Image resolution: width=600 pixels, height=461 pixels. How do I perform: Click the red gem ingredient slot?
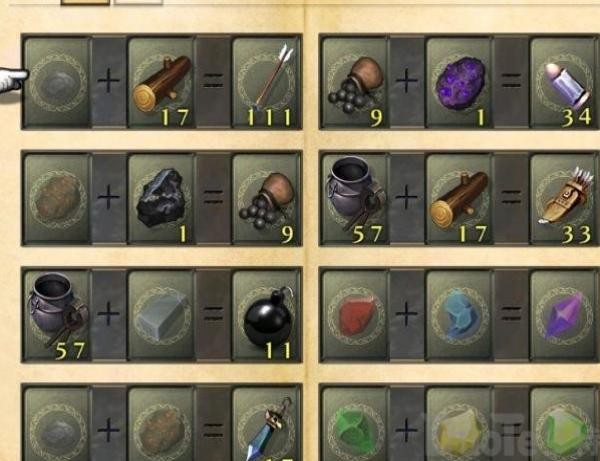click(x=355, y=314)
